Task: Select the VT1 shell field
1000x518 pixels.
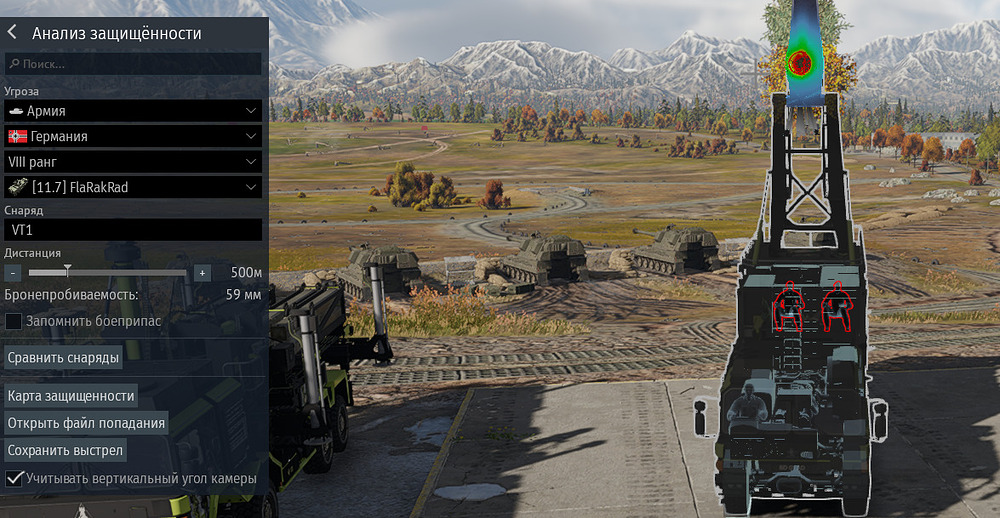Action: pyautogui.click(x=133, y=230)
